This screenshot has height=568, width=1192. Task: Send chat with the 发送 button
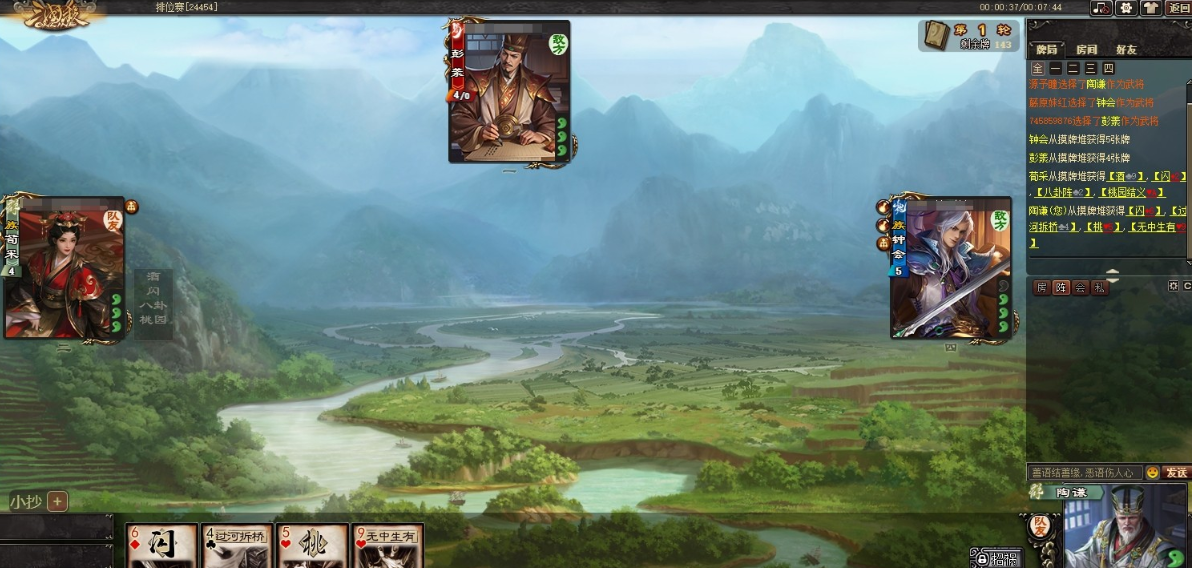(x=1177, y=472)
